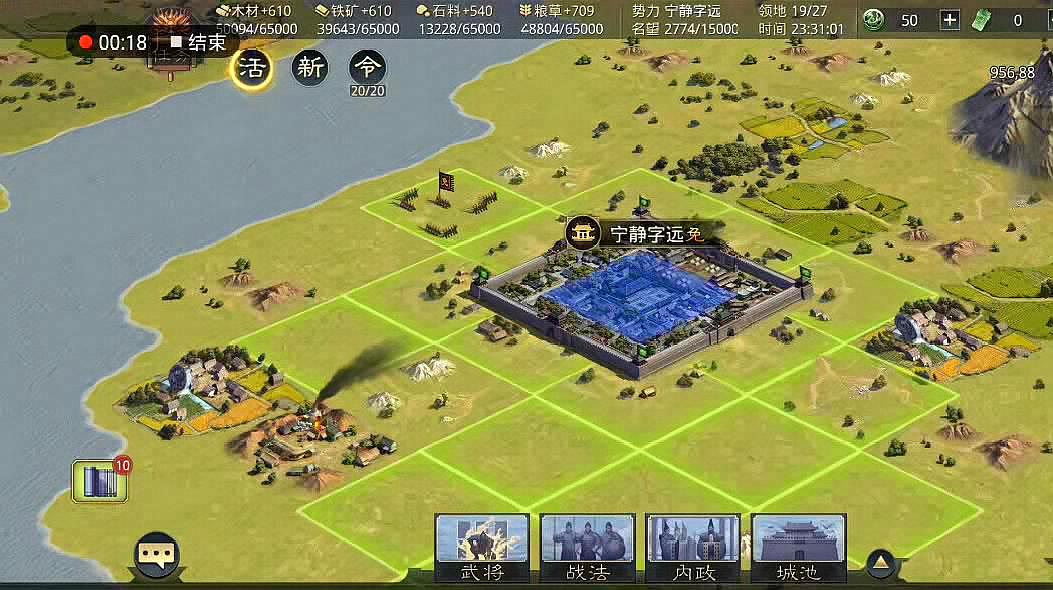Open the 令 orders button
The height and width of the screenshot is (590, 1053).
coord(368,68)
